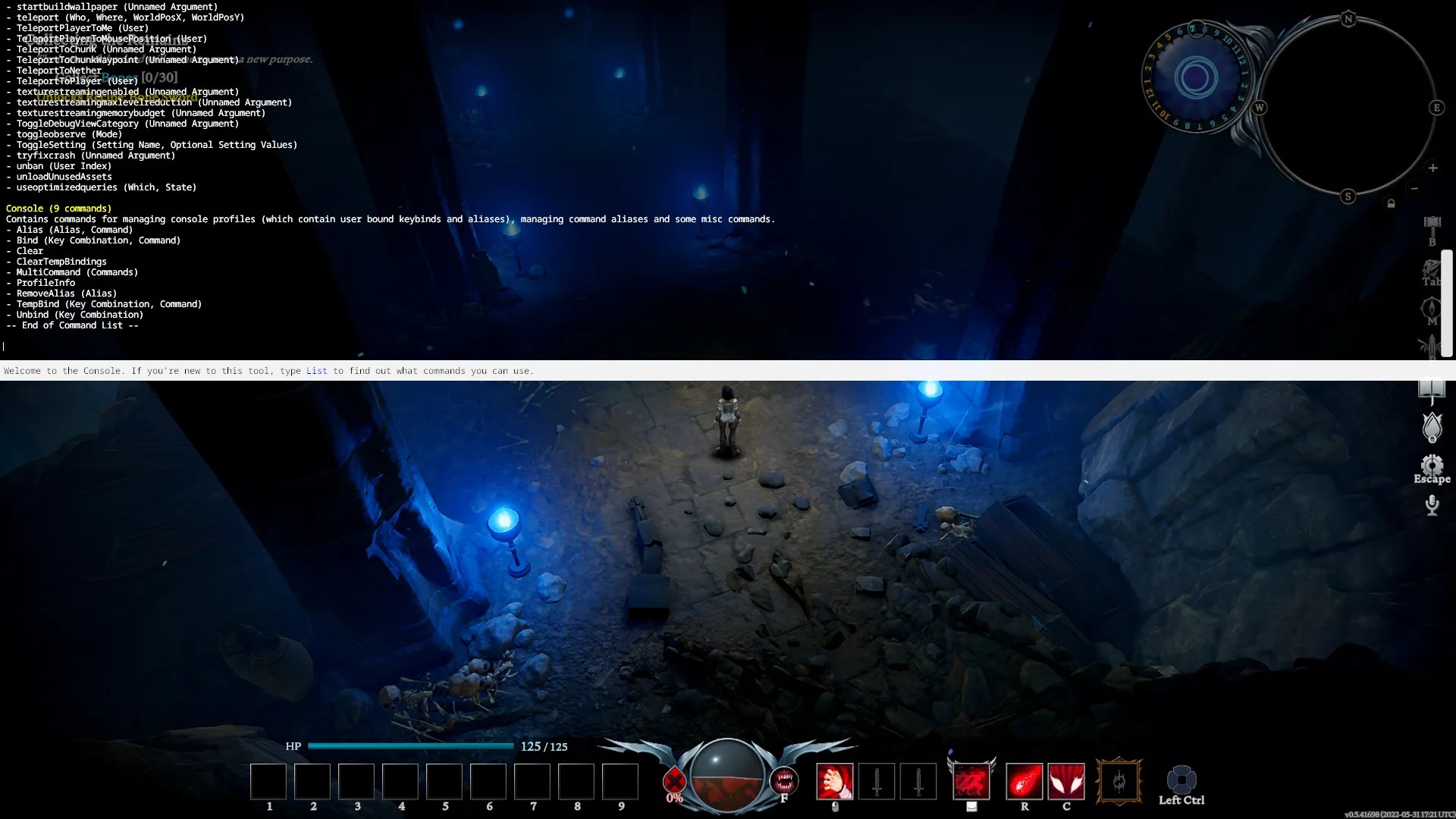This screenshot has width=1456, height=819.
Task: Select the primary attack hand icon in hotbar
Action: tap(836, 780)
